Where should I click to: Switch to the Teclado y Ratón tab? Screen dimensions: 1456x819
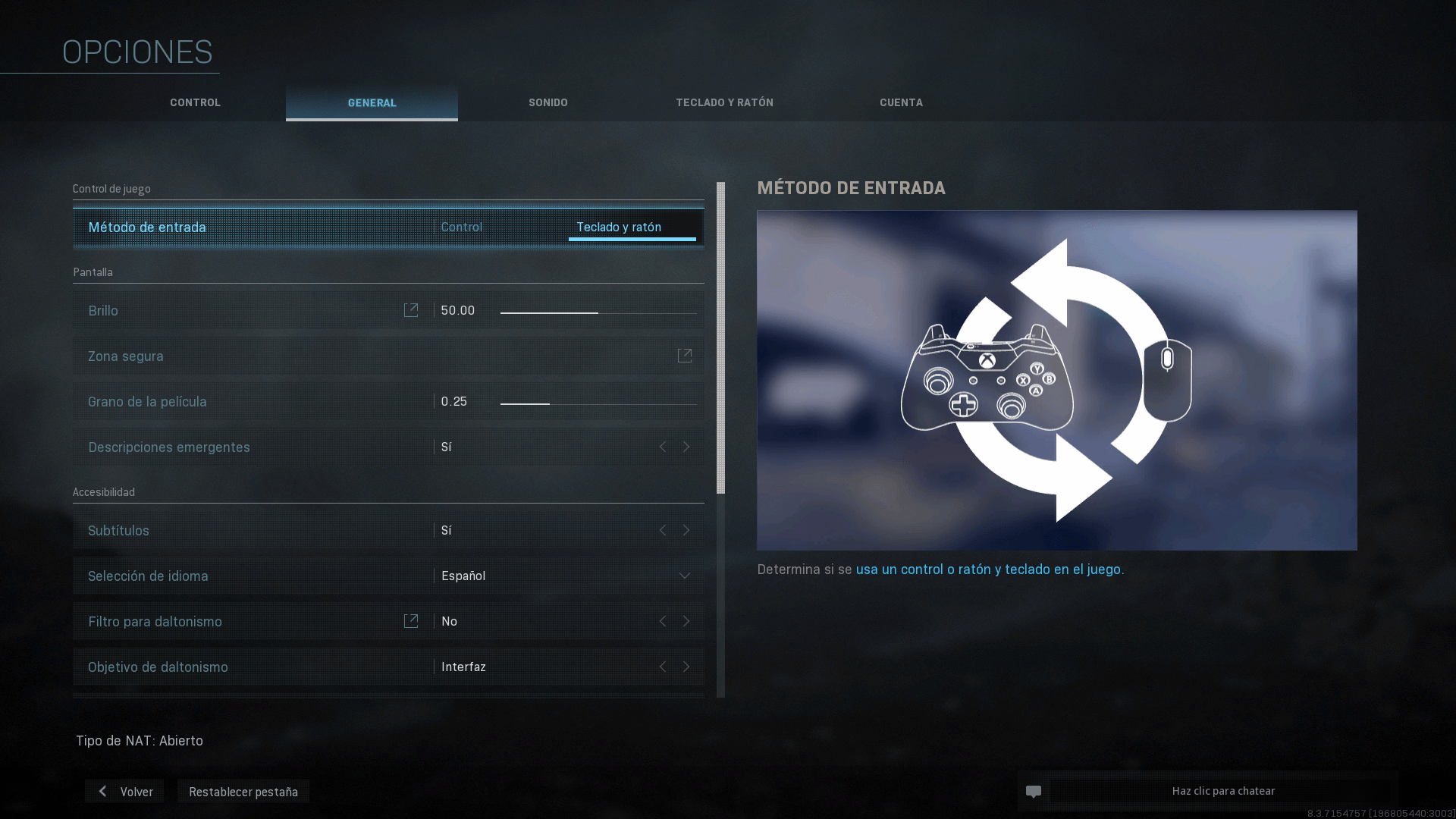[724, 102]
